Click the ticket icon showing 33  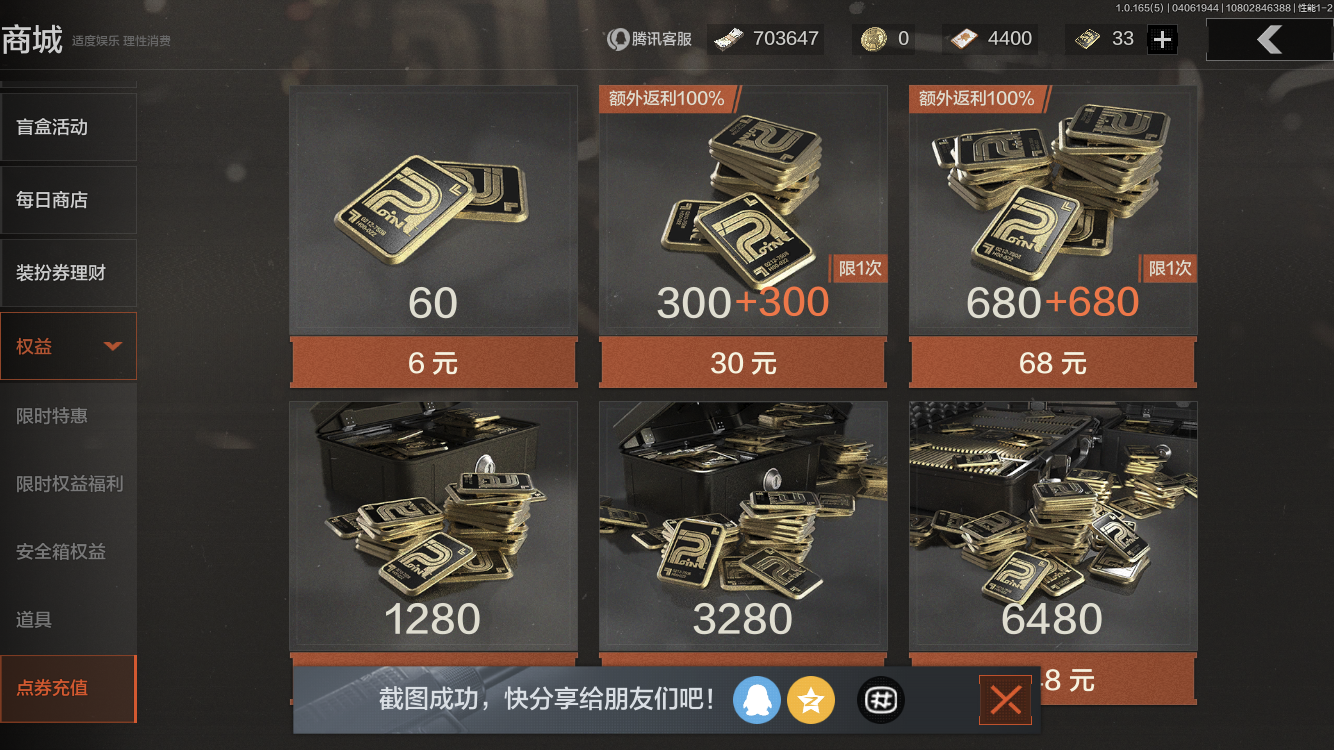1088,38
